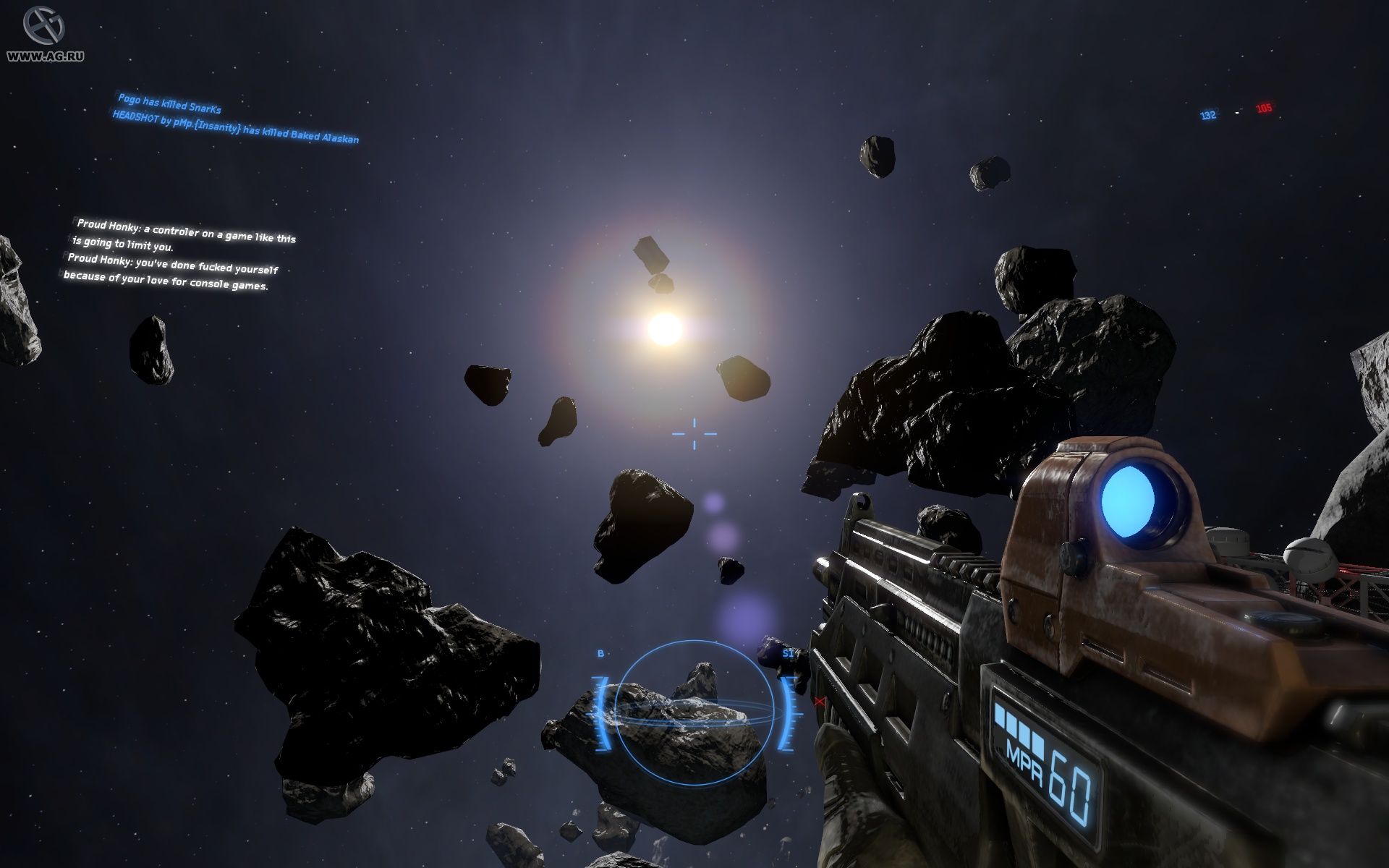
Task: Toggle the red team score 105
Action: [x=1263, y=109]
